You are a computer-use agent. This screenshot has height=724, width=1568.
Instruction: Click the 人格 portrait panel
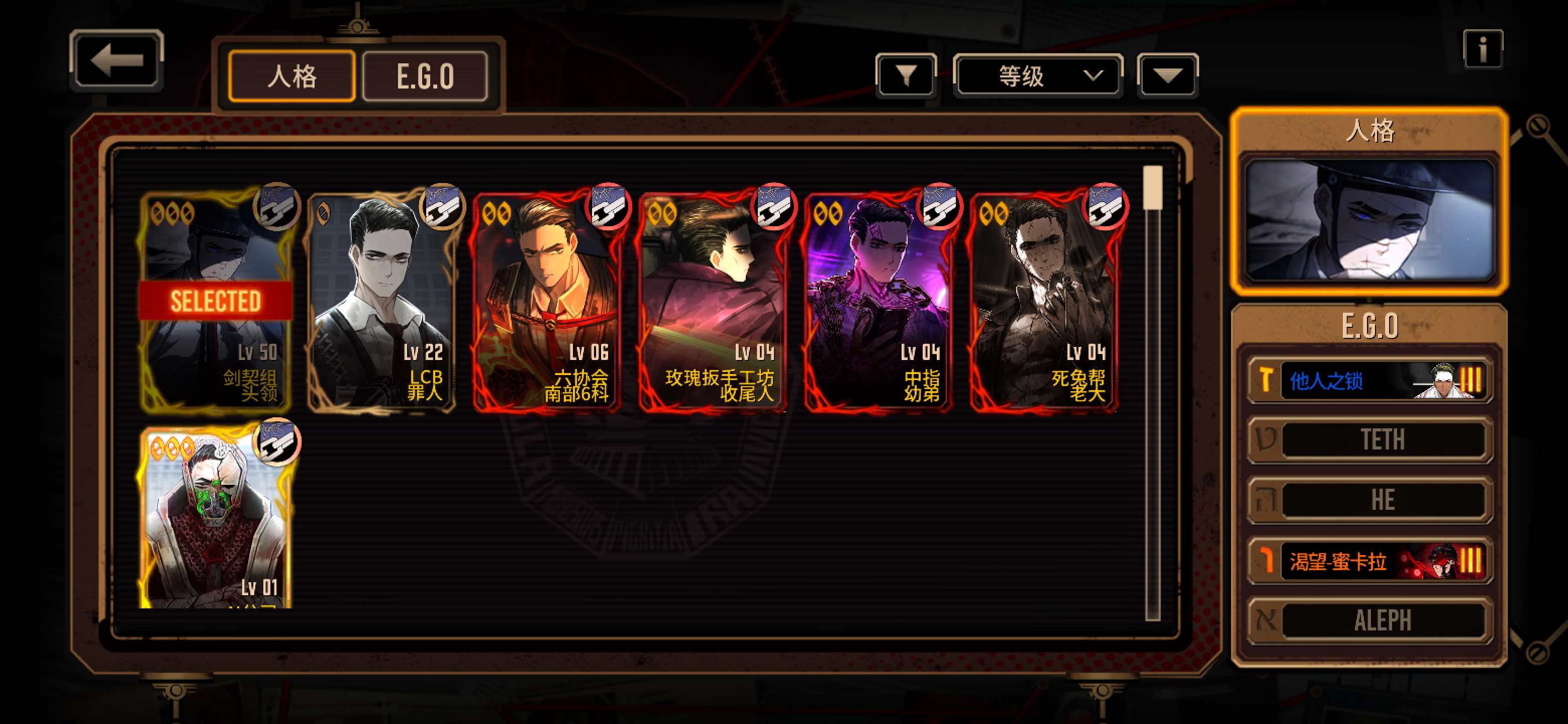point(1369,219)
